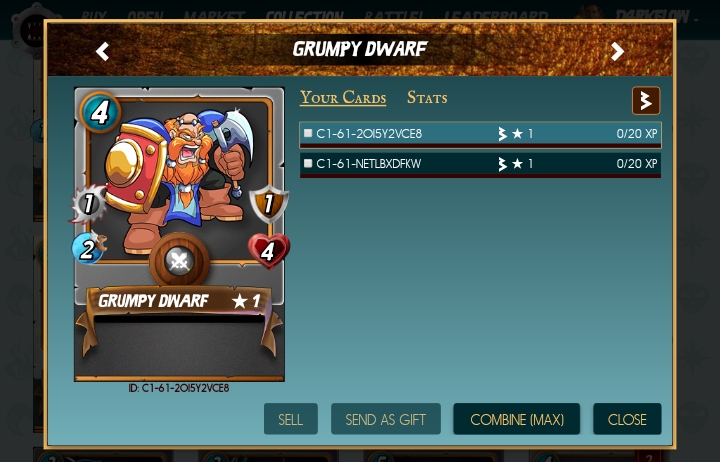Go to the previous card with left arrow
The height and width of the screenshot is (462, 720).
(x=102, y=51)
